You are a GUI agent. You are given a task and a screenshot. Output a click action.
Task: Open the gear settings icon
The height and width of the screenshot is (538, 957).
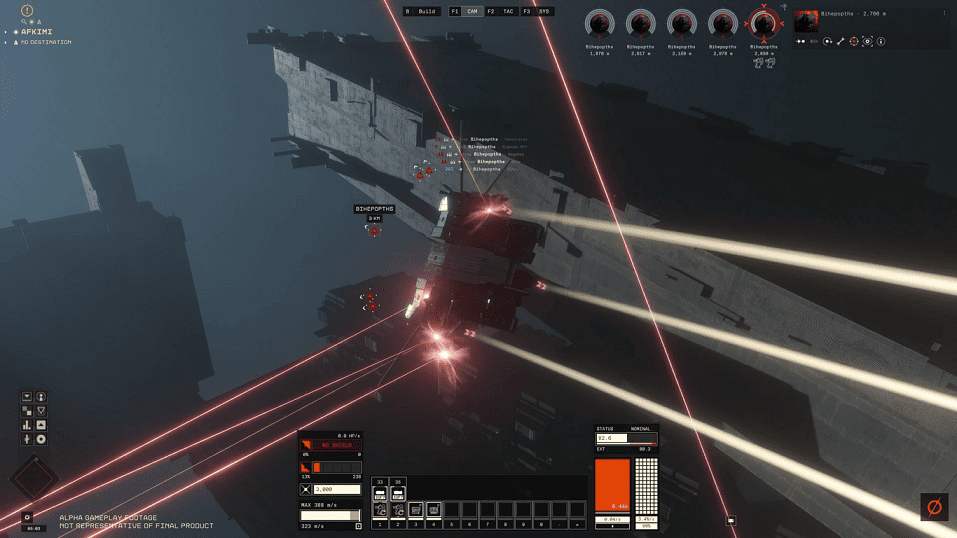point(27,518)
